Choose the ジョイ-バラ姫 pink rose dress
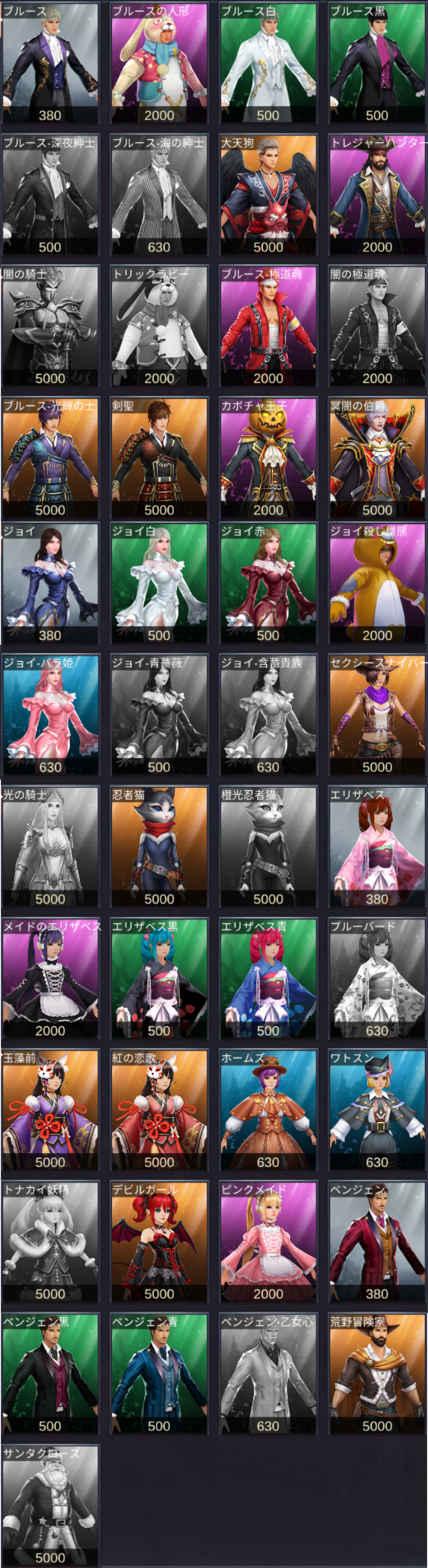This screenshot has height=1568, width=428. pos(50,715)
